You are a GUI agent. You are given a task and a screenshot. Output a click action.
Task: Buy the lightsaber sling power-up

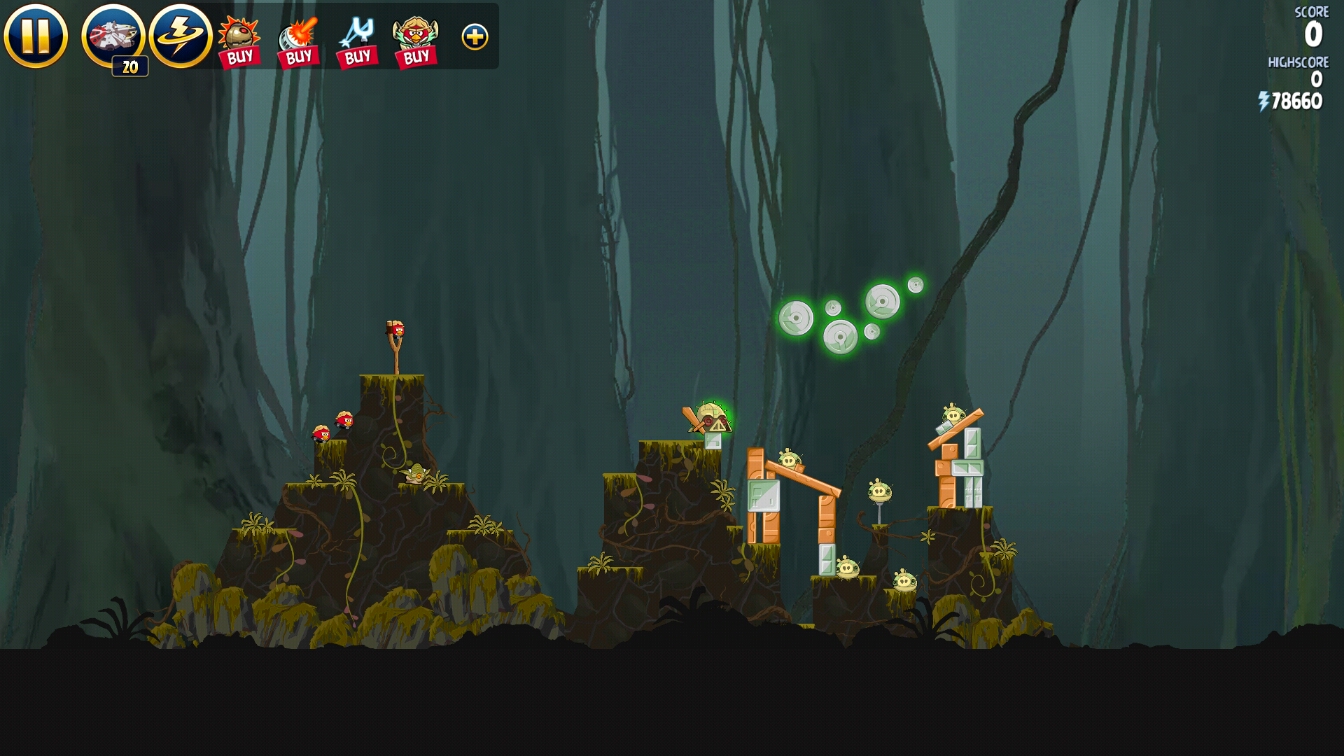pyautogui.click(x=357, y=40)
